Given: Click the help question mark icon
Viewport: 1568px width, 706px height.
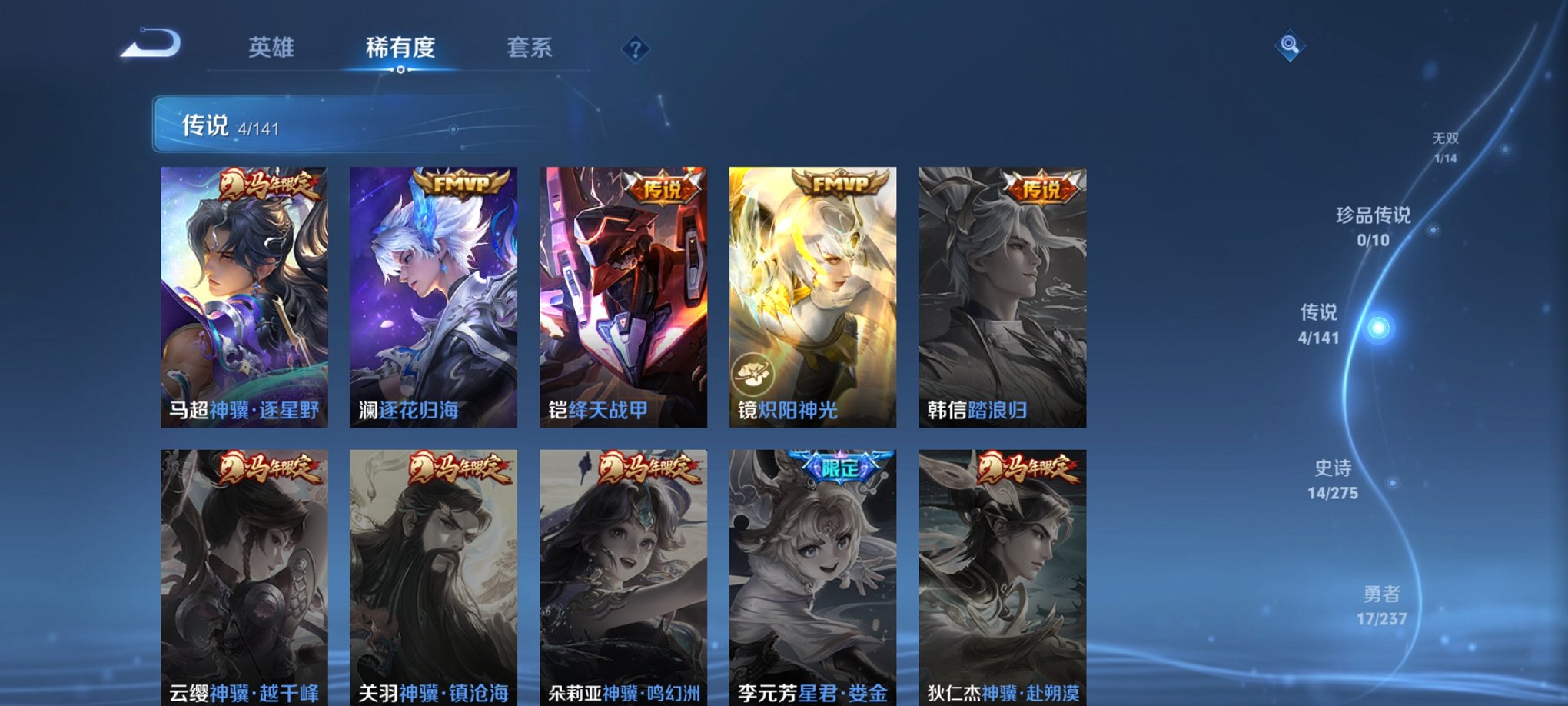Looking at the screenshot, I should [x=635, y=49].
